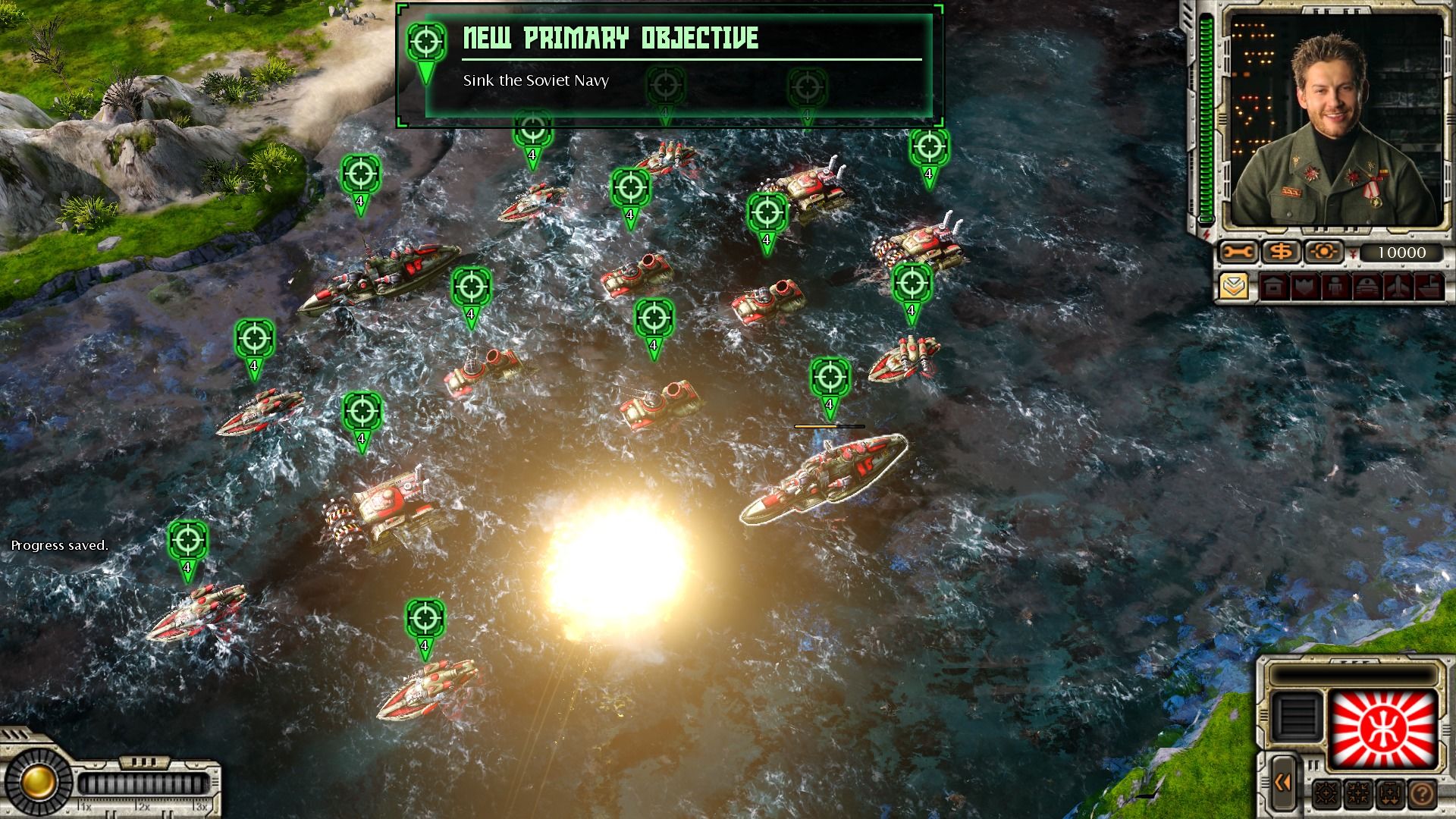Image resolution: width=1456 pixels, height=819 pixels.
Task: Click the golden orb power button
Action: (36, 779)
